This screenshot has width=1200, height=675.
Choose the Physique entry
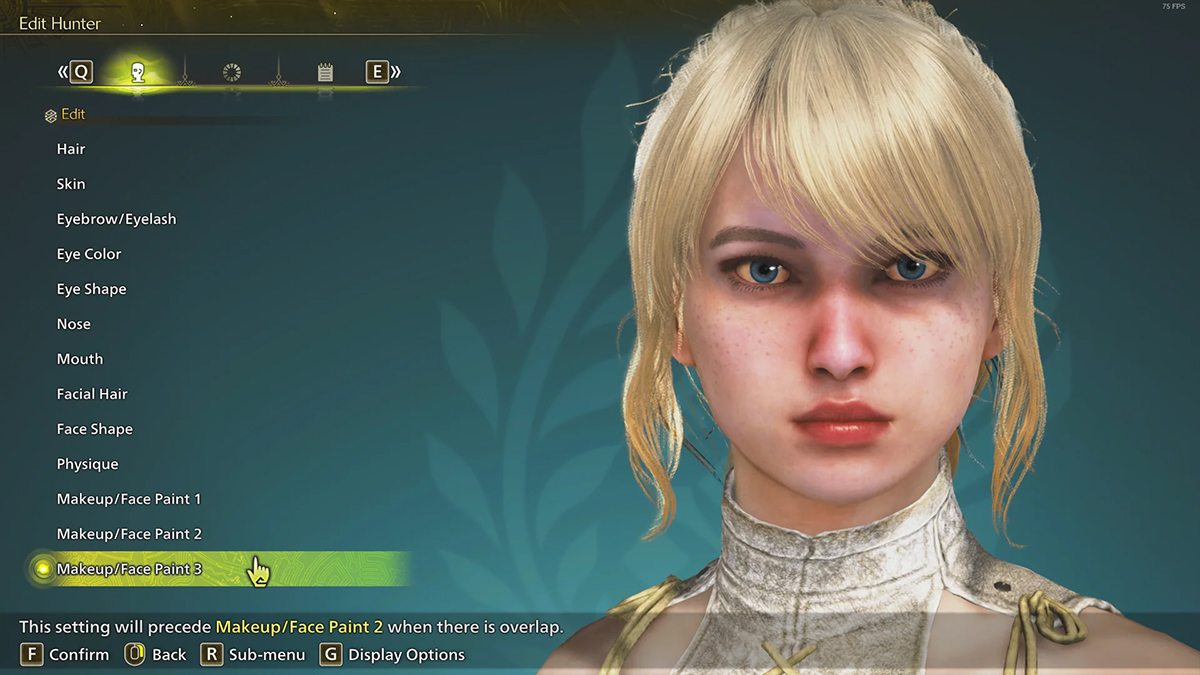[88, 464]
